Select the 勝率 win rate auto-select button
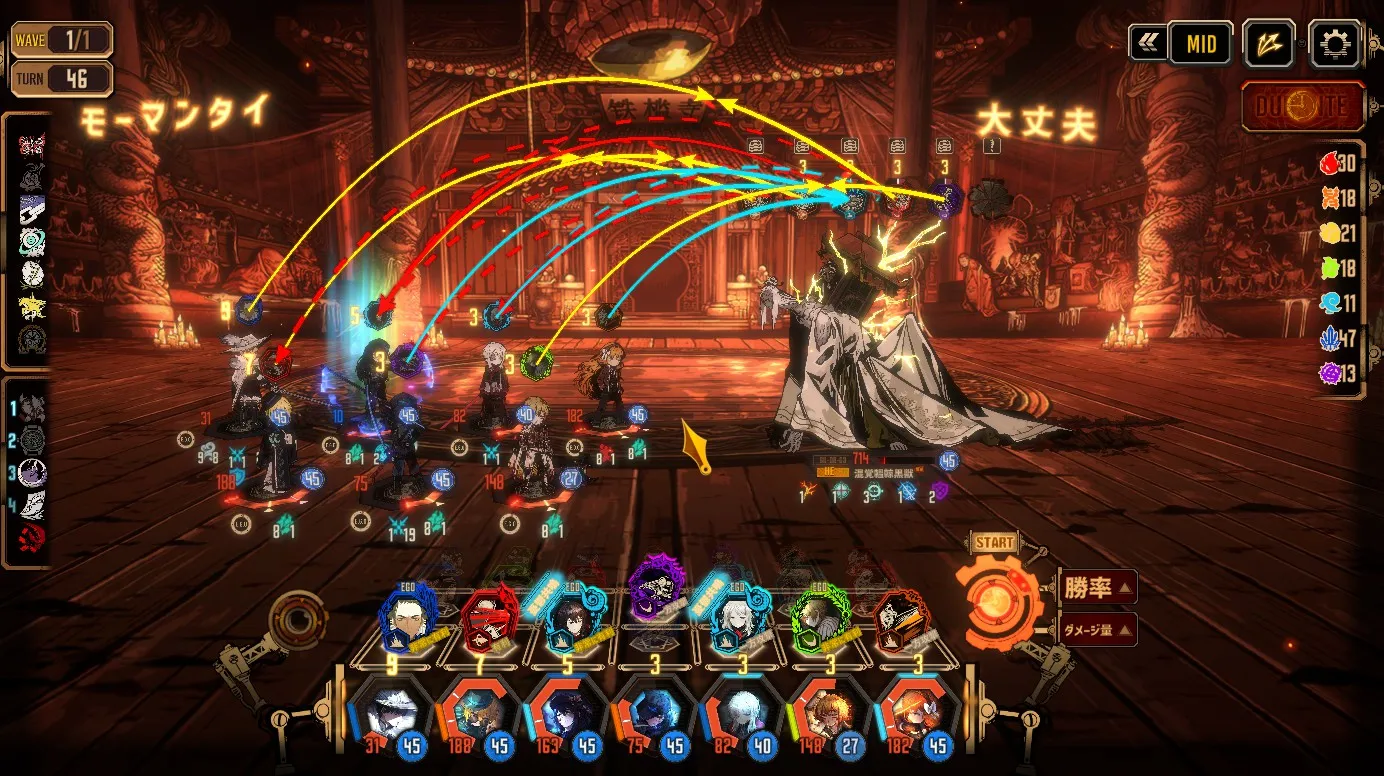Viewport: 1384px width, 776px height. point(1097,588)
